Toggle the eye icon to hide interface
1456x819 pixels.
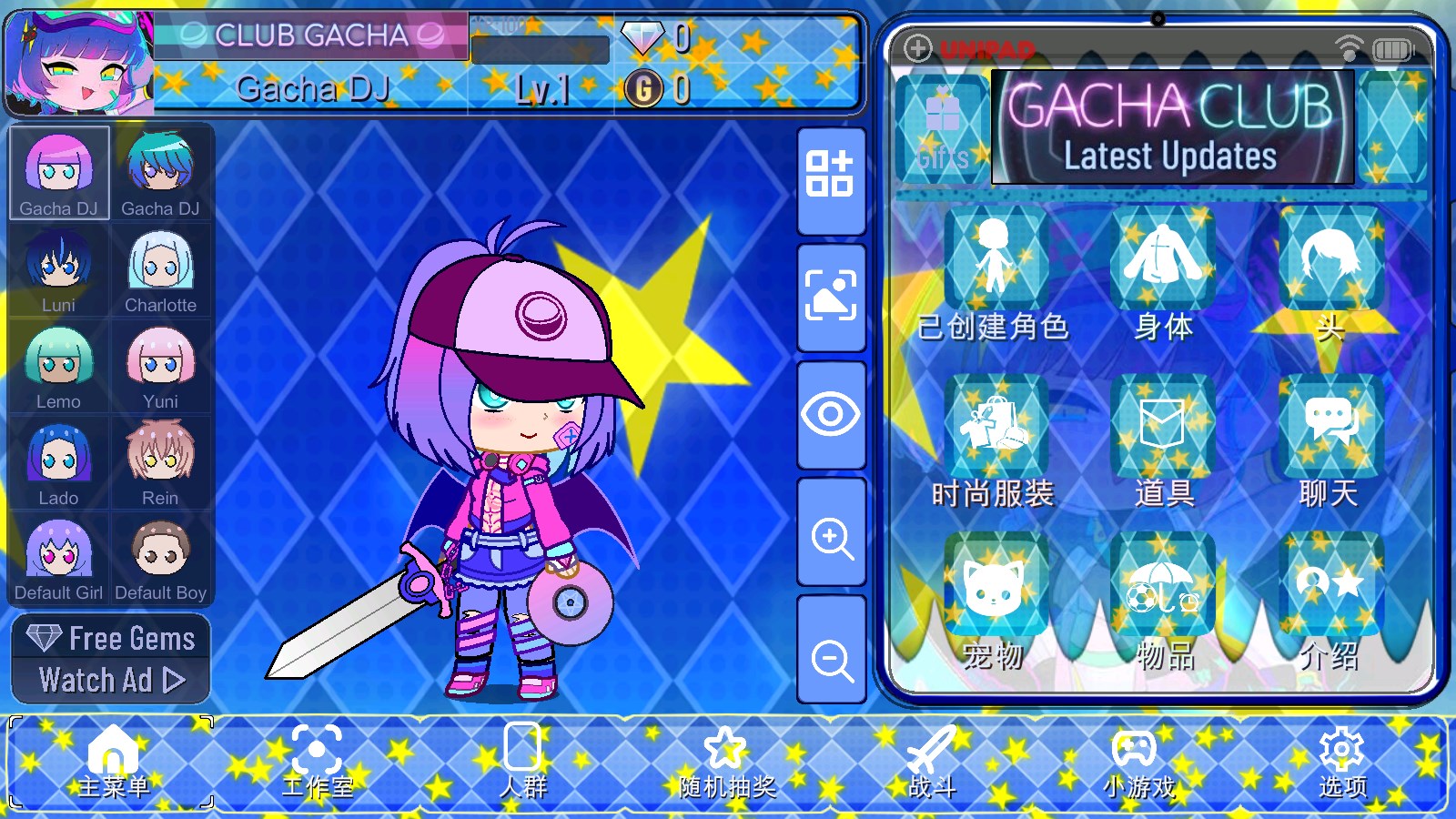831,414
